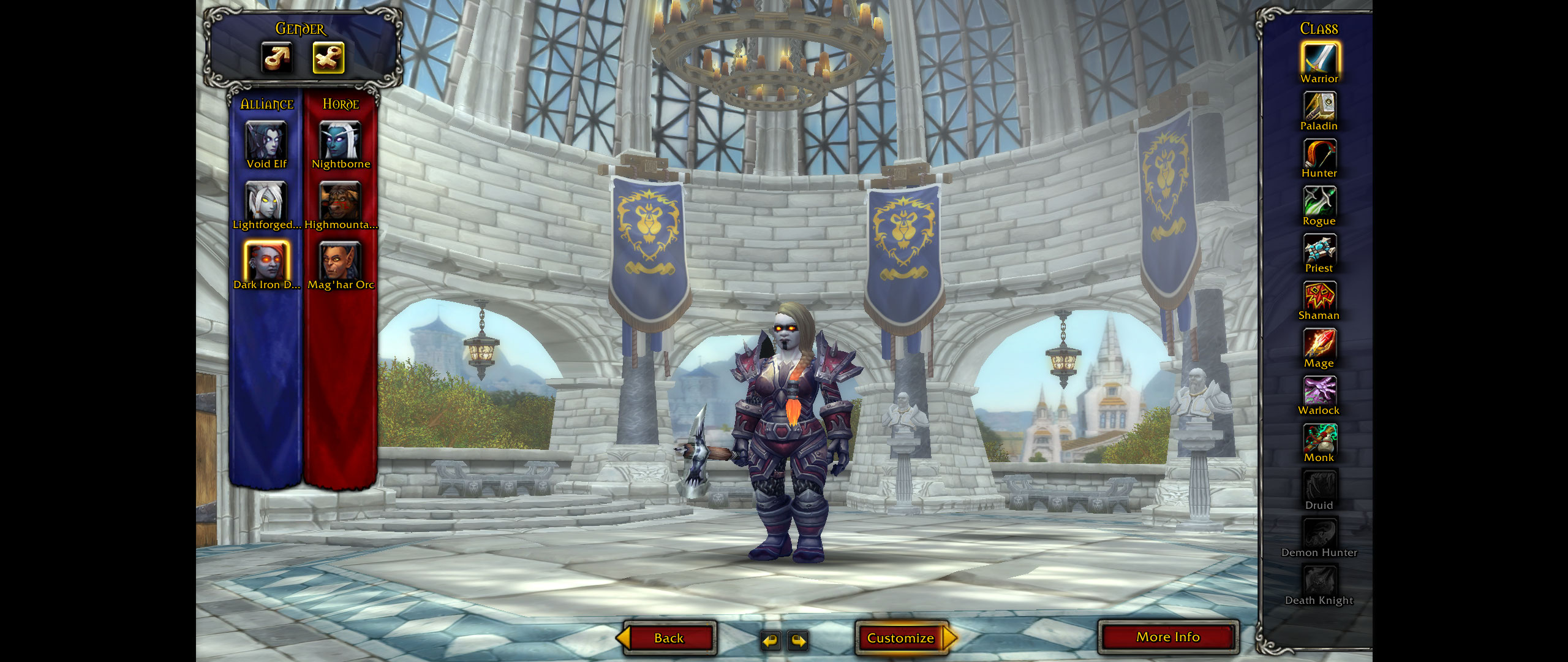Pick the Priest class icon
1568x662 pixels.
1319,249
